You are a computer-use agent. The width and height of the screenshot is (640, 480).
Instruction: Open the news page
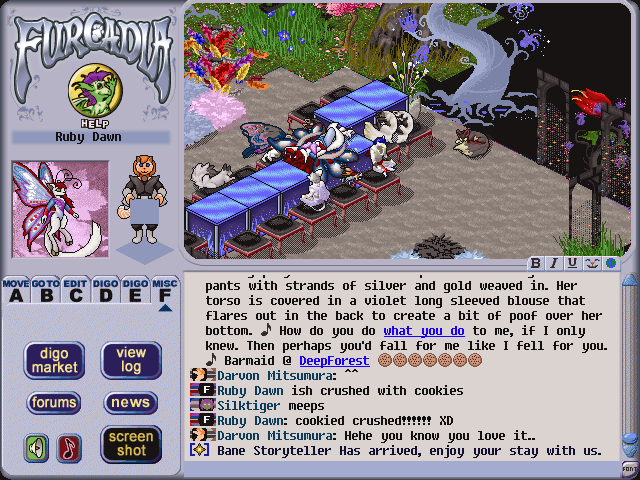coord(131,403)
